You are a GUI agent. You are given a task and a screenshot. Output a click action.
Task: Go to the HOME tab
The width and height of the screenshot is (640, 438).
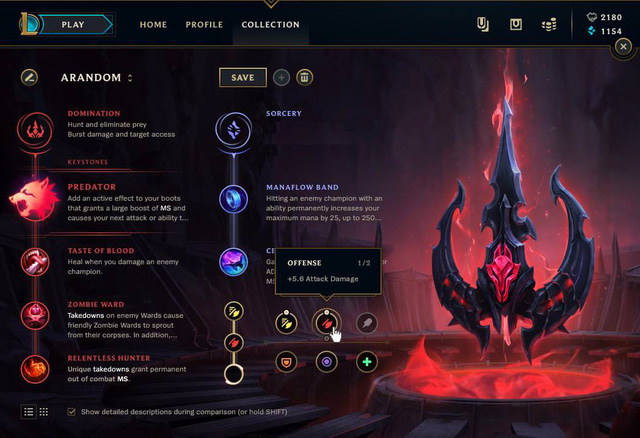click(x=153, y=24)
